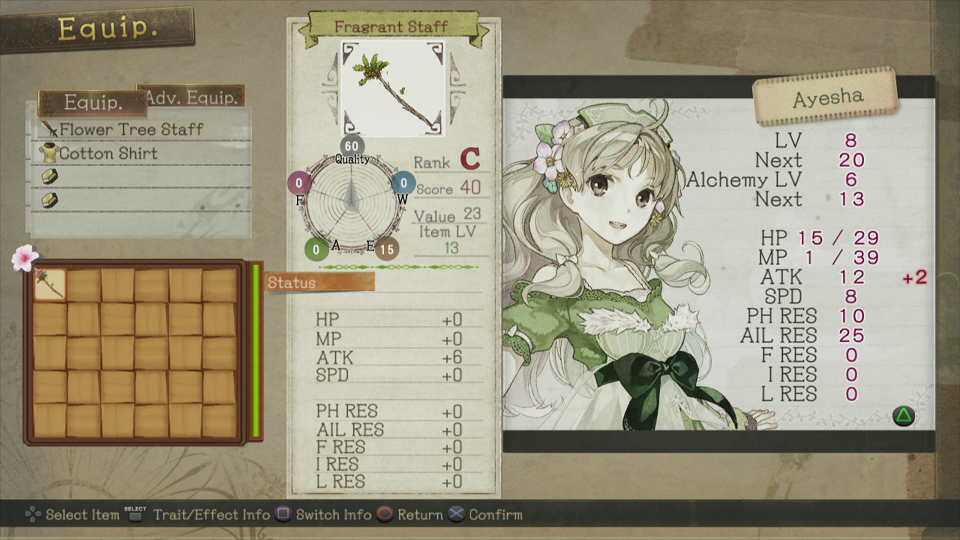Click the Ayesha character name tag

824,99
